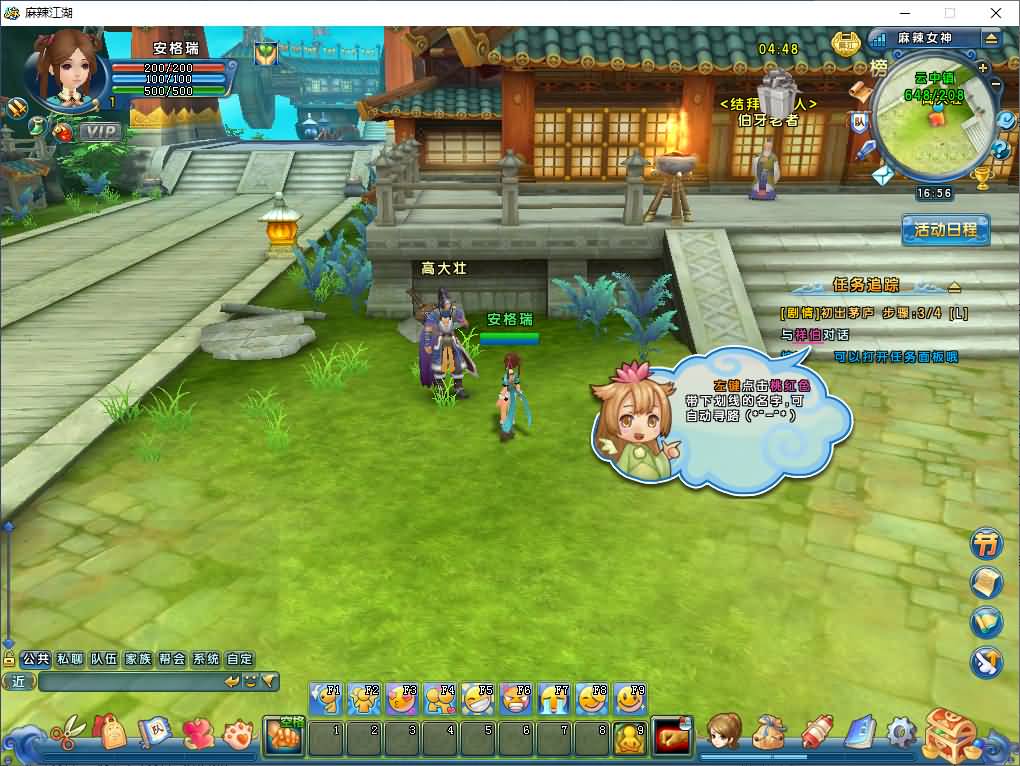Click the minimap's zoom-in plus button

(983, 67)
